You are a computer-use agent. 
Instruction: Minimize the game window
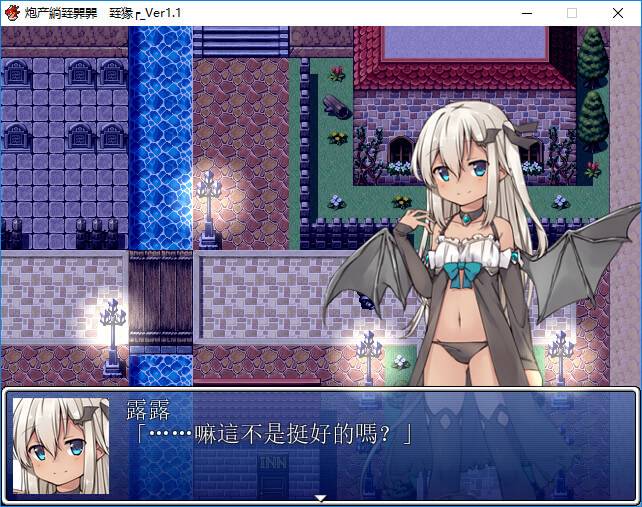(525, 13)
